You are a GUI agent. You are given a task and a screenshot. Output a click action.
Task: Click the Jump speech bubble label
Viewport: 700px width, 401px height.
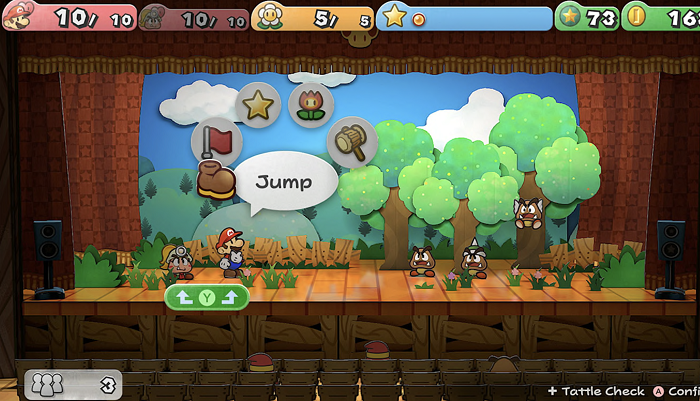(x=283, y=183)
